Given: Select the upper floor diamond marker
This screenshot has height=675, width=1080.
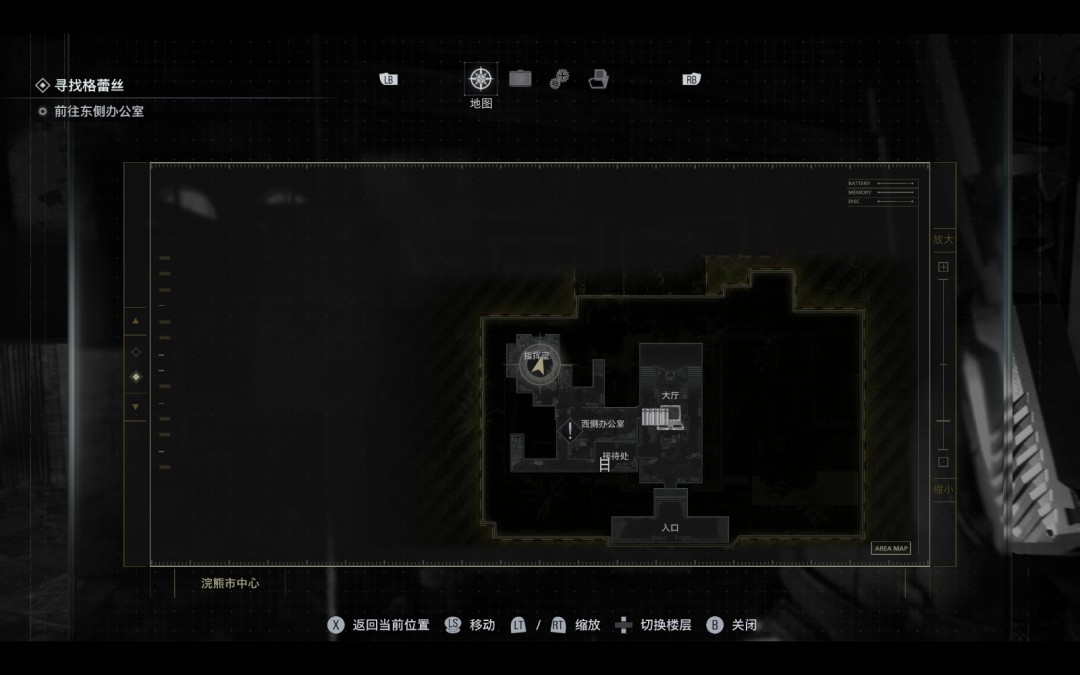Looking at the screenshot, I should pyautogui.click(x=136, y=351).
